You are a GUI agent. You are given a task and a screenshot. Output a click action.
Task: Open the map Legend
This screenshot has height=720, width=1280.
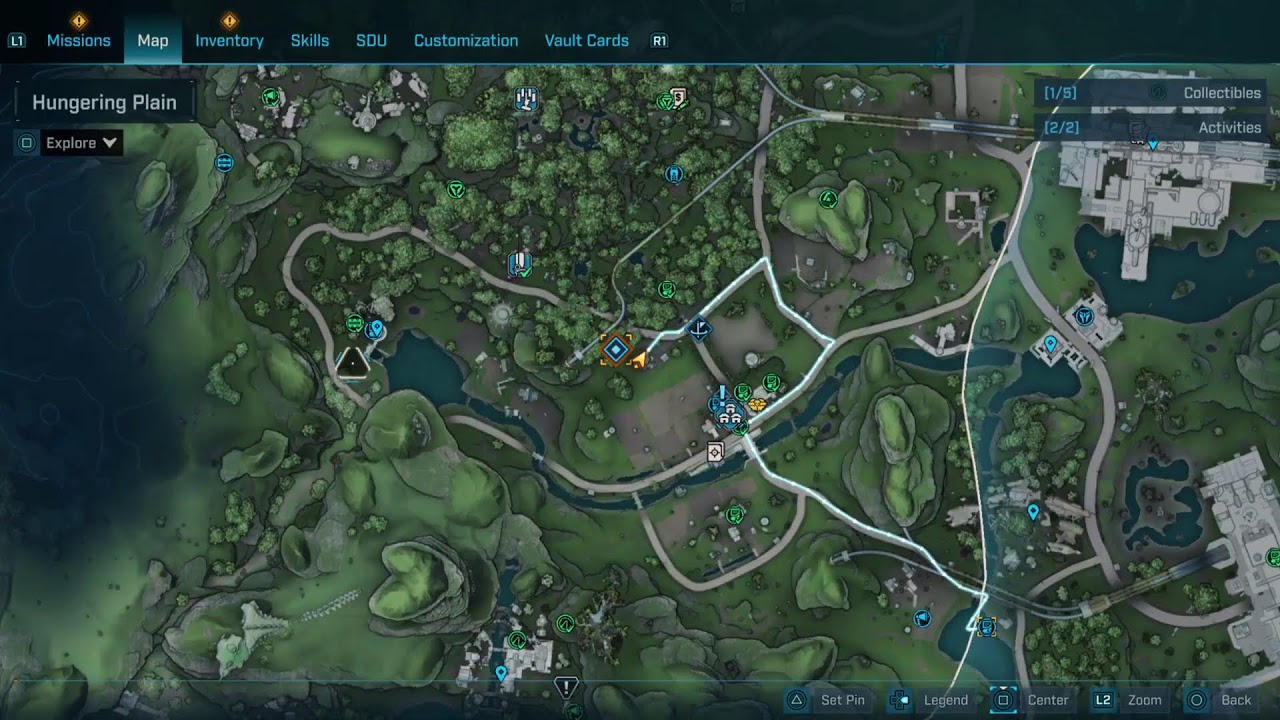pos(930,700)
